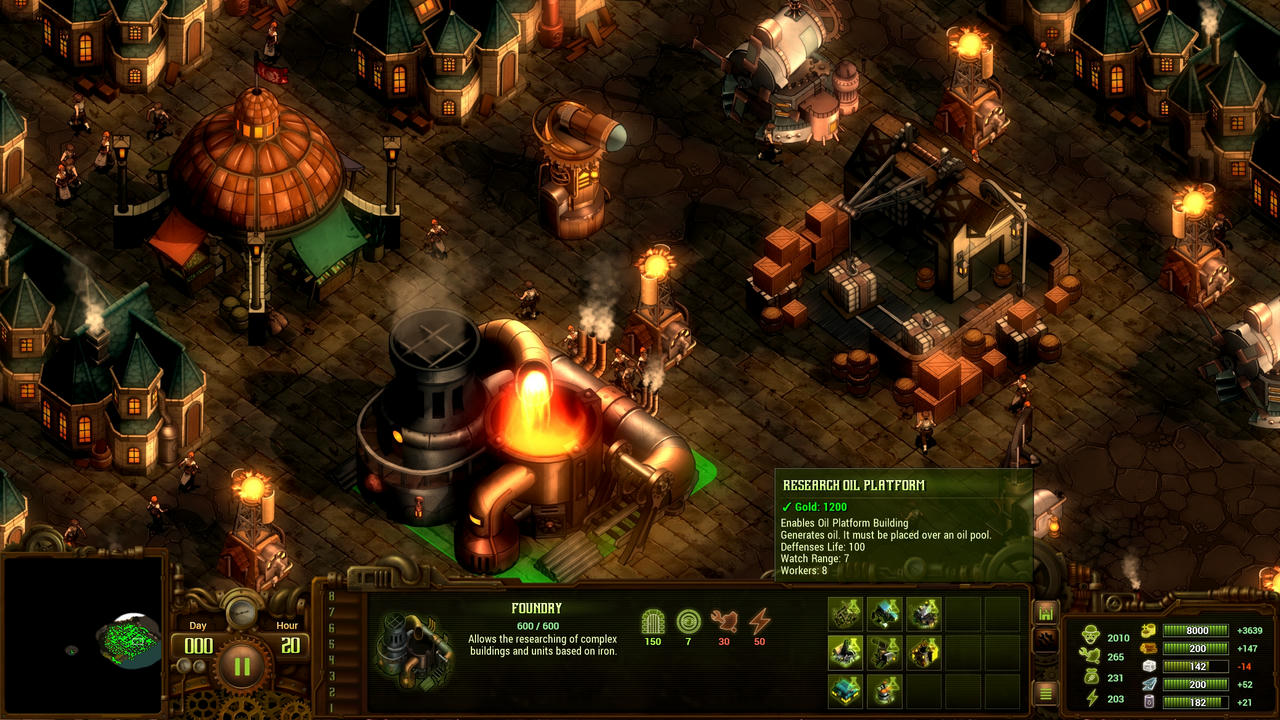Click the wood planks resource icon
This screenshot has width=1280, height=720.
coord(1148,648)
